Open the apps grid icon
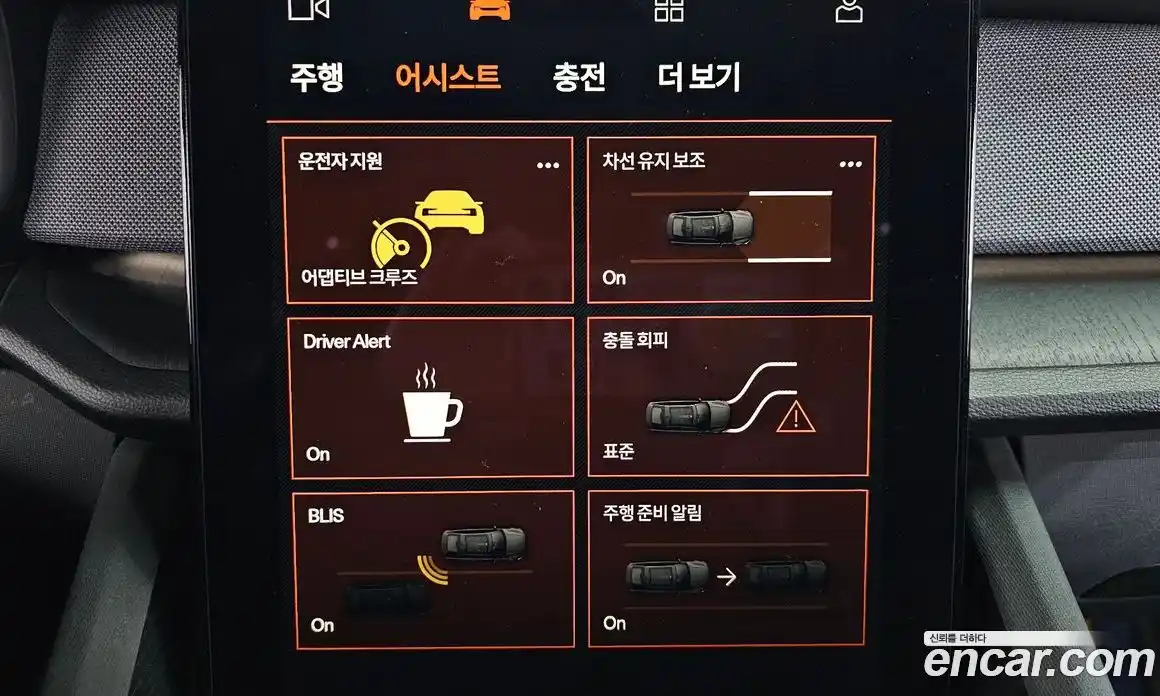1160x696 pixels. (x=669, y=9)
